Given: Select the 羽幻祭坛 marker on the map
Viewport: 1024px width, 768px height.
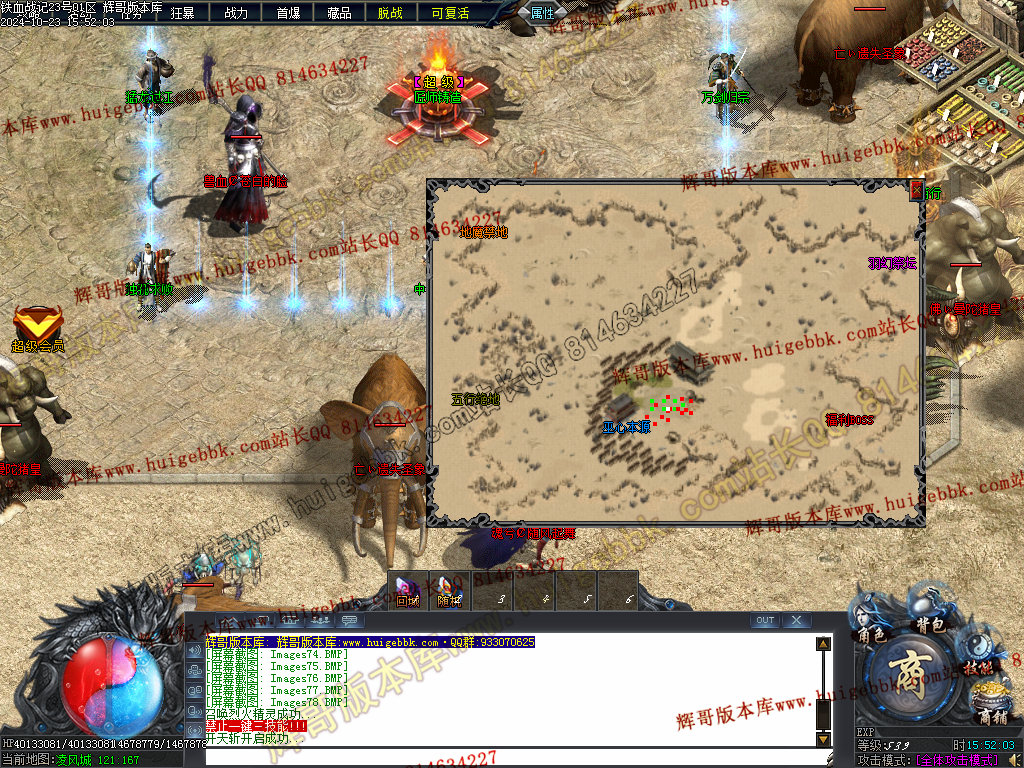Looking at the screenshot, I should 892,263.
